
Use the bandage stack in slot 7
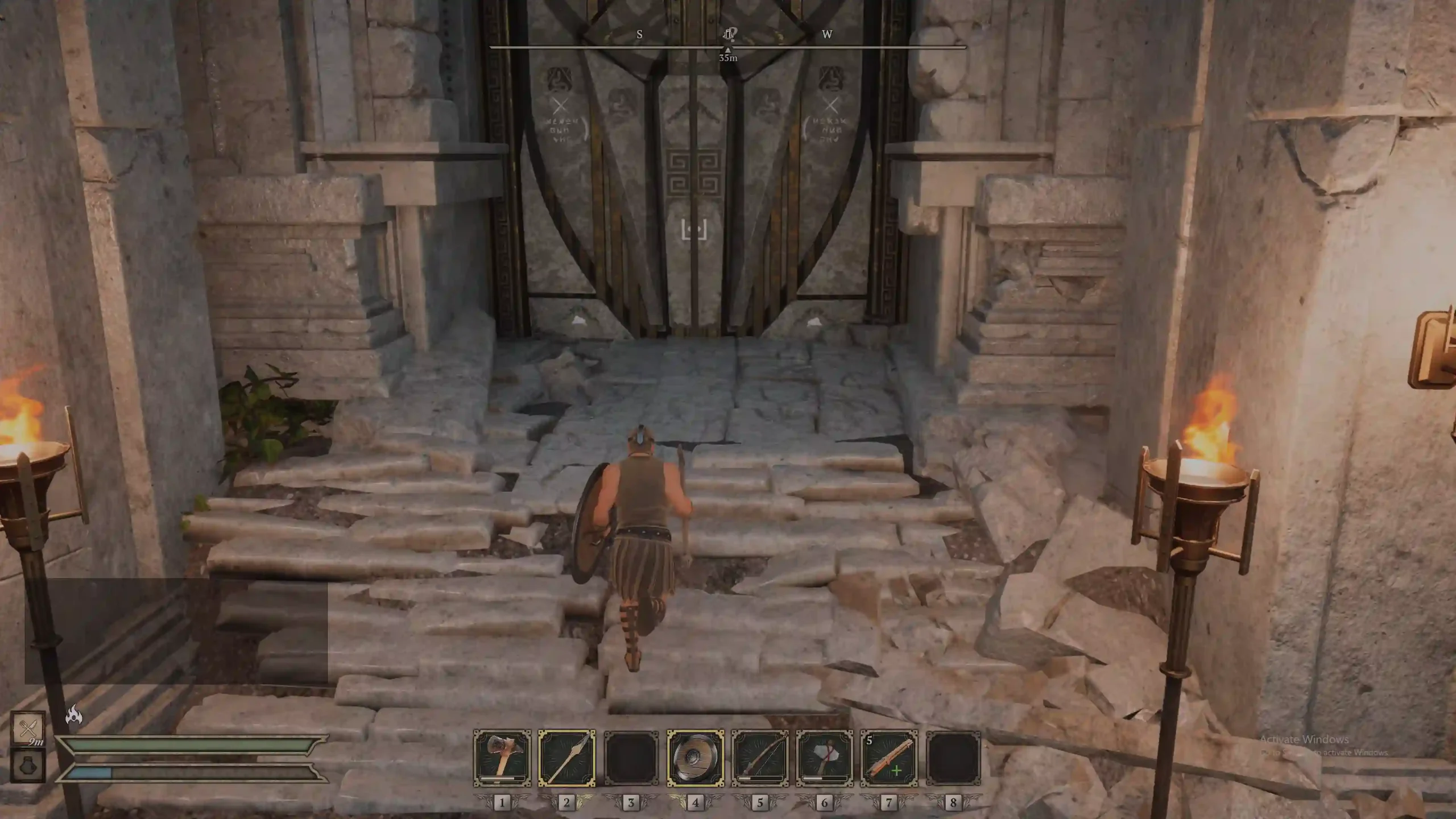pyautogui.click(x=888, y=758)
